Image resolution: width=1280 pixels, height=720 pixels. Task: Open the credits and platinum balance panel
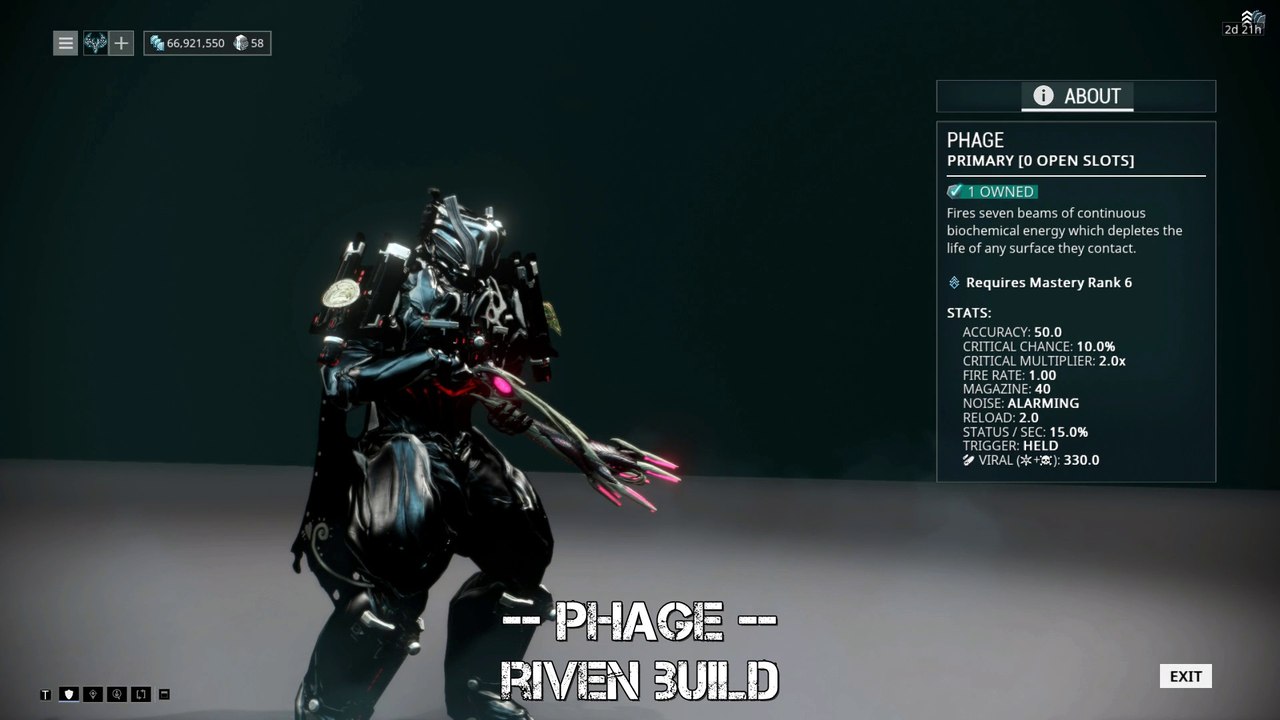[207, 43]
